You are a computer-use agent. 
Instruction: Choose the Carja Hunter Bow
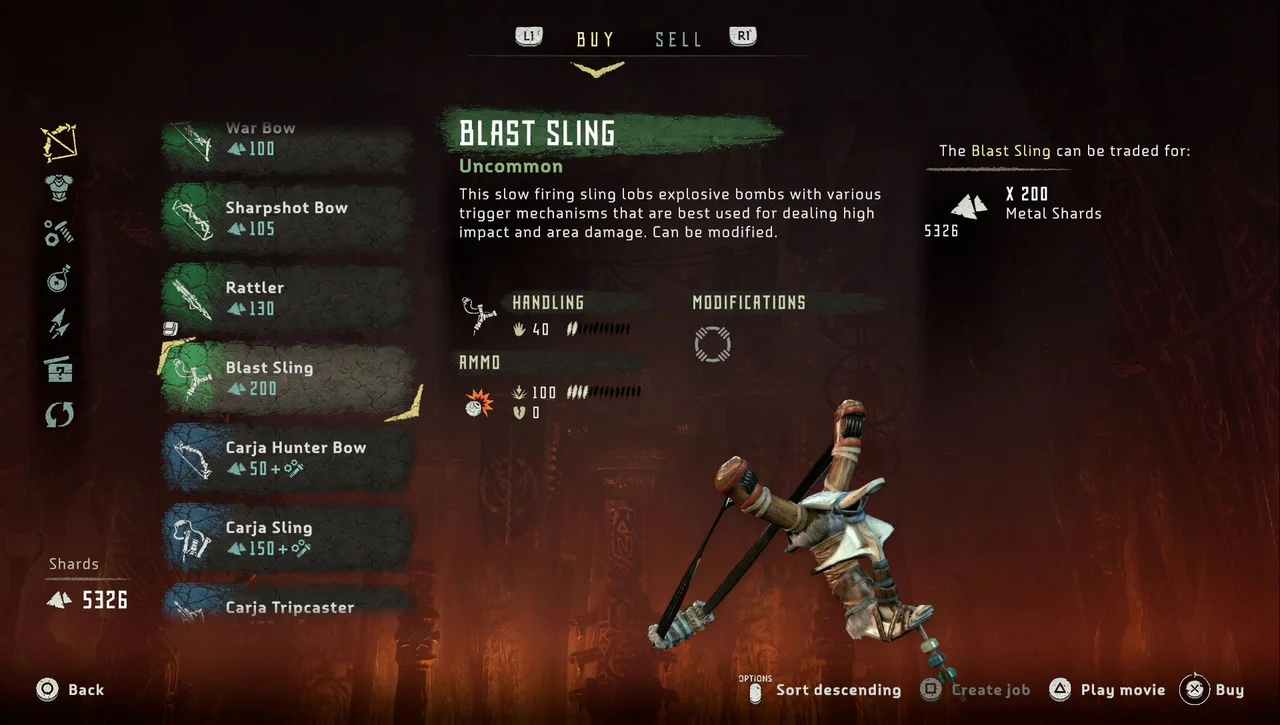(x=288, y=458)
